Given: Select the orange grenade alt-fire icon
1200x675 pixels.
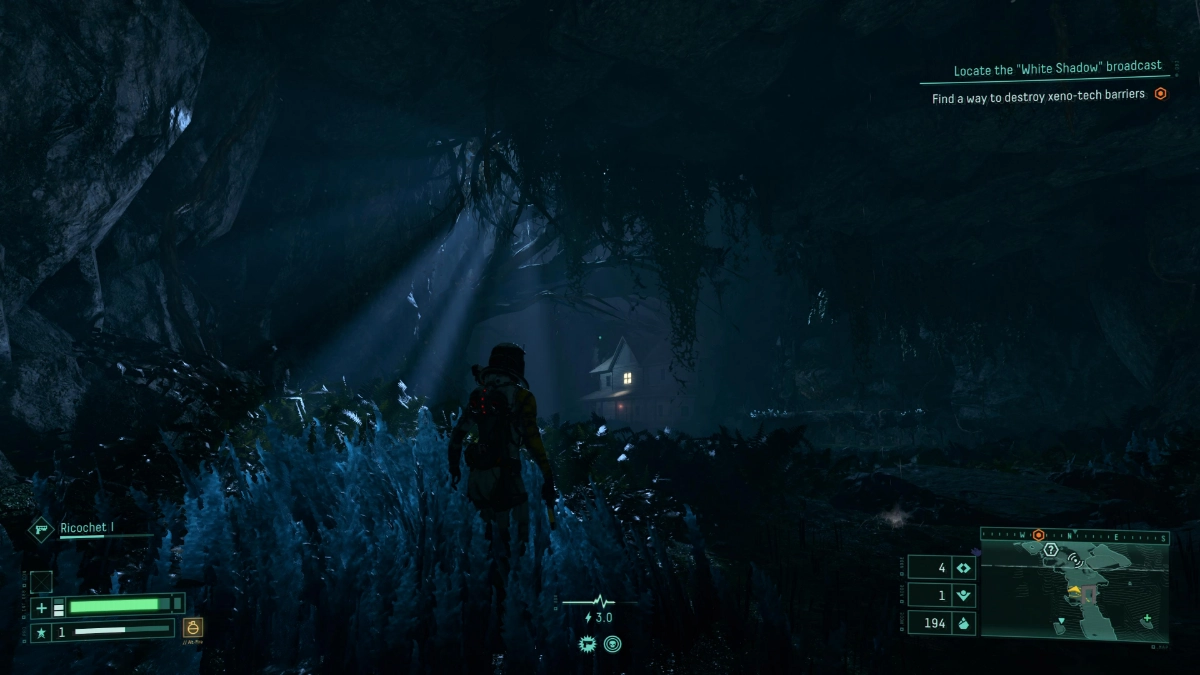Looking at the screenshot, I should pos(194,628).
